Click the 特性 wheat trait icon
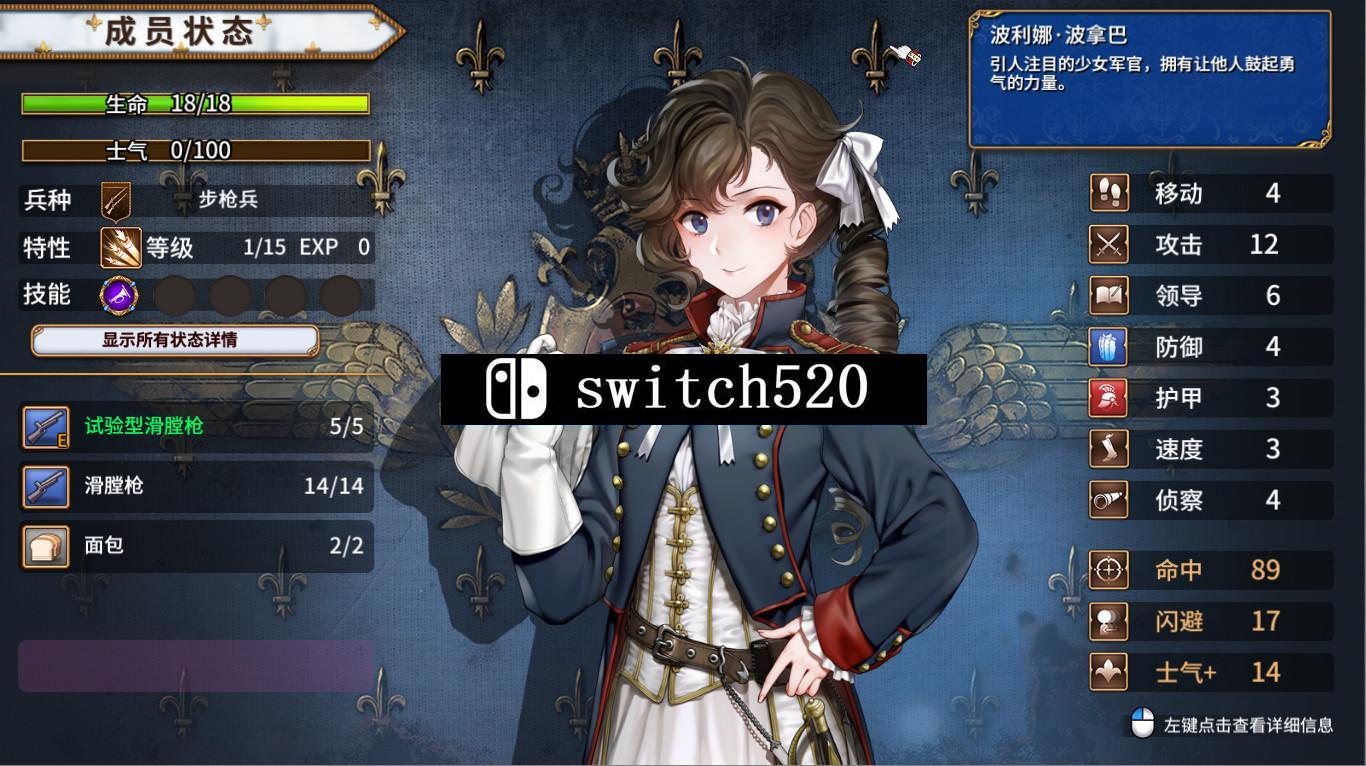1366x766 pixels. [x=117, y=246]
